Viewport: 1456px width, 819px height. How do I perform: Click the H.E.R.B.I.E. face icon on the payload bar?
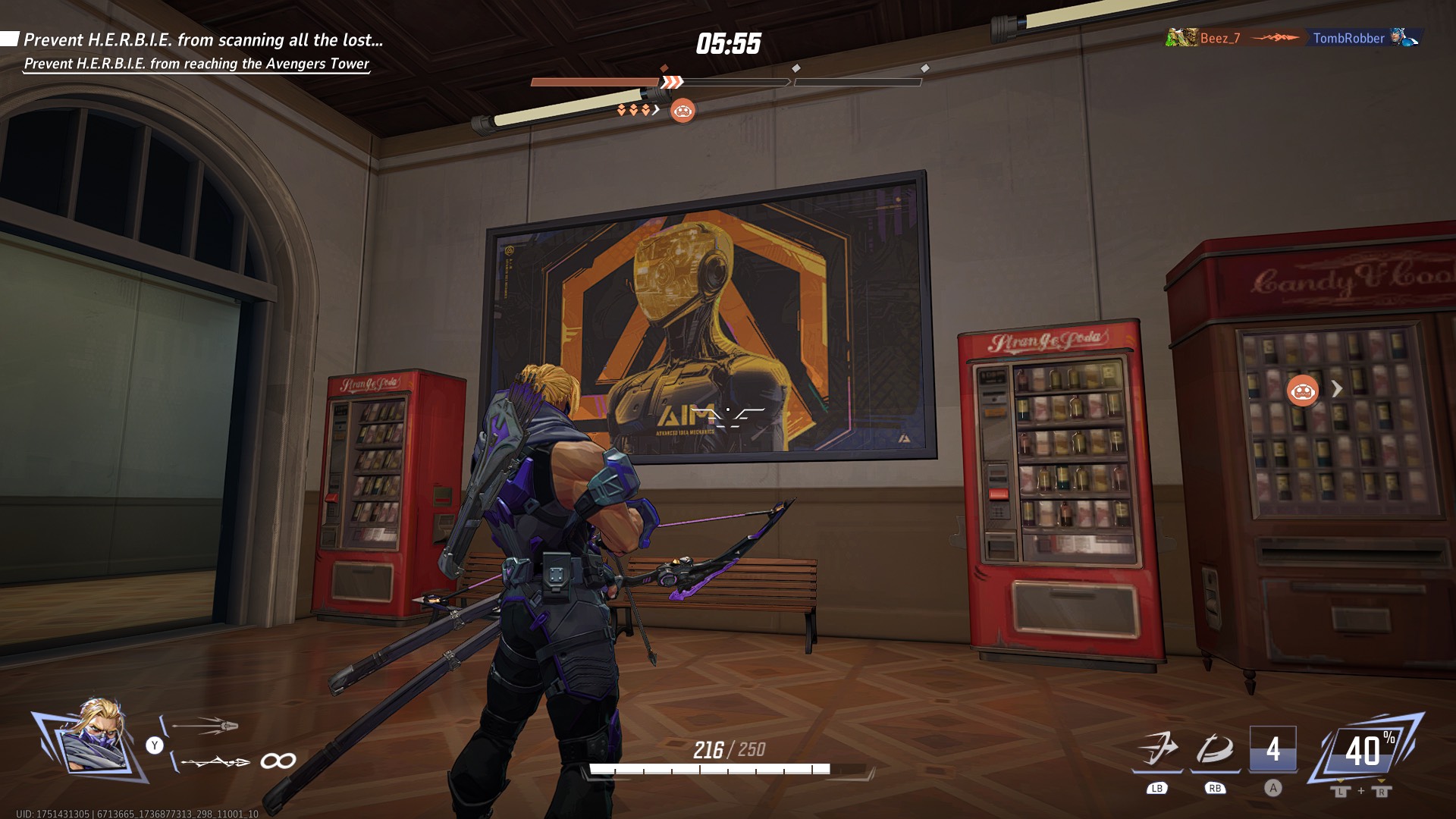click(x=683, y=111)
